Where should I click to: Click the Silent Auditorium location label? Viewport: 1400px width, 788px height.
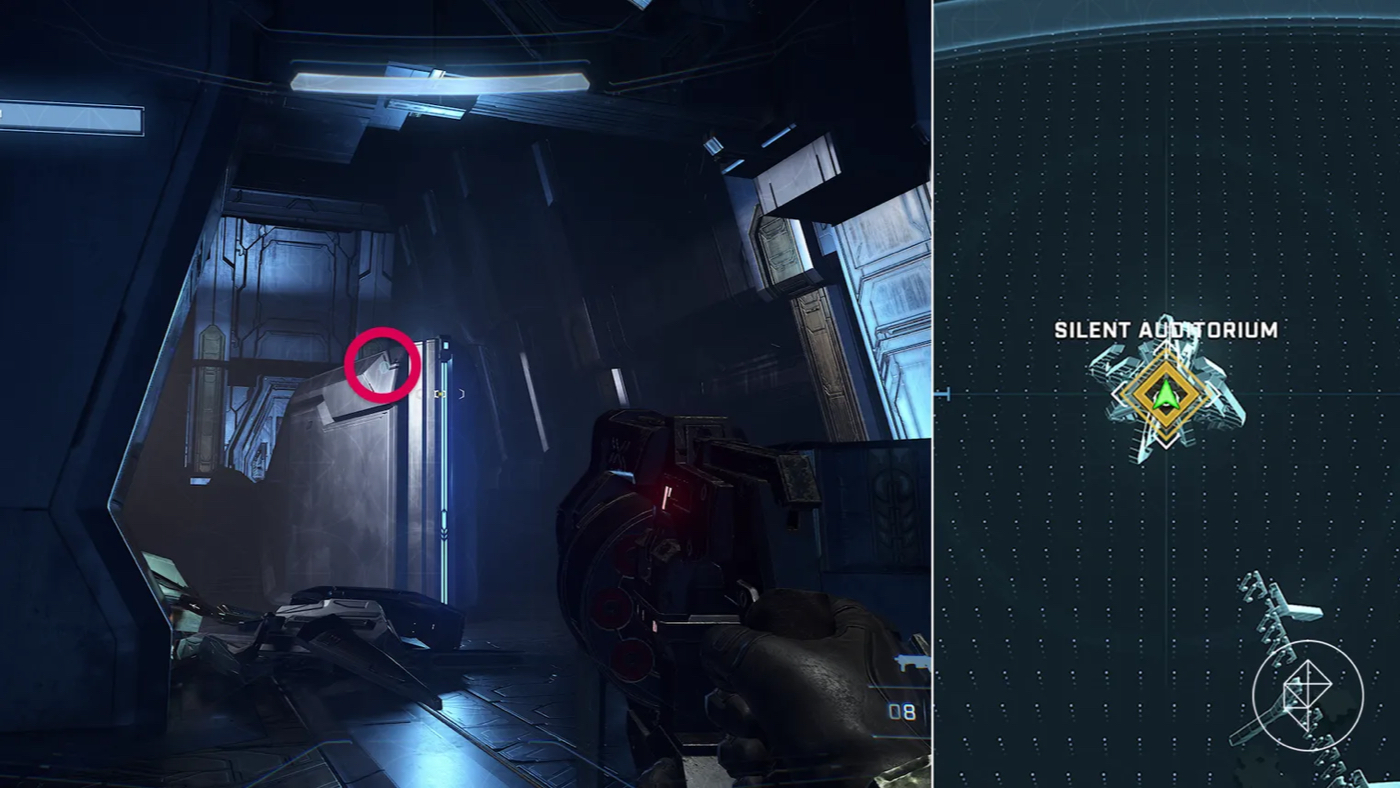point(1165,330)
